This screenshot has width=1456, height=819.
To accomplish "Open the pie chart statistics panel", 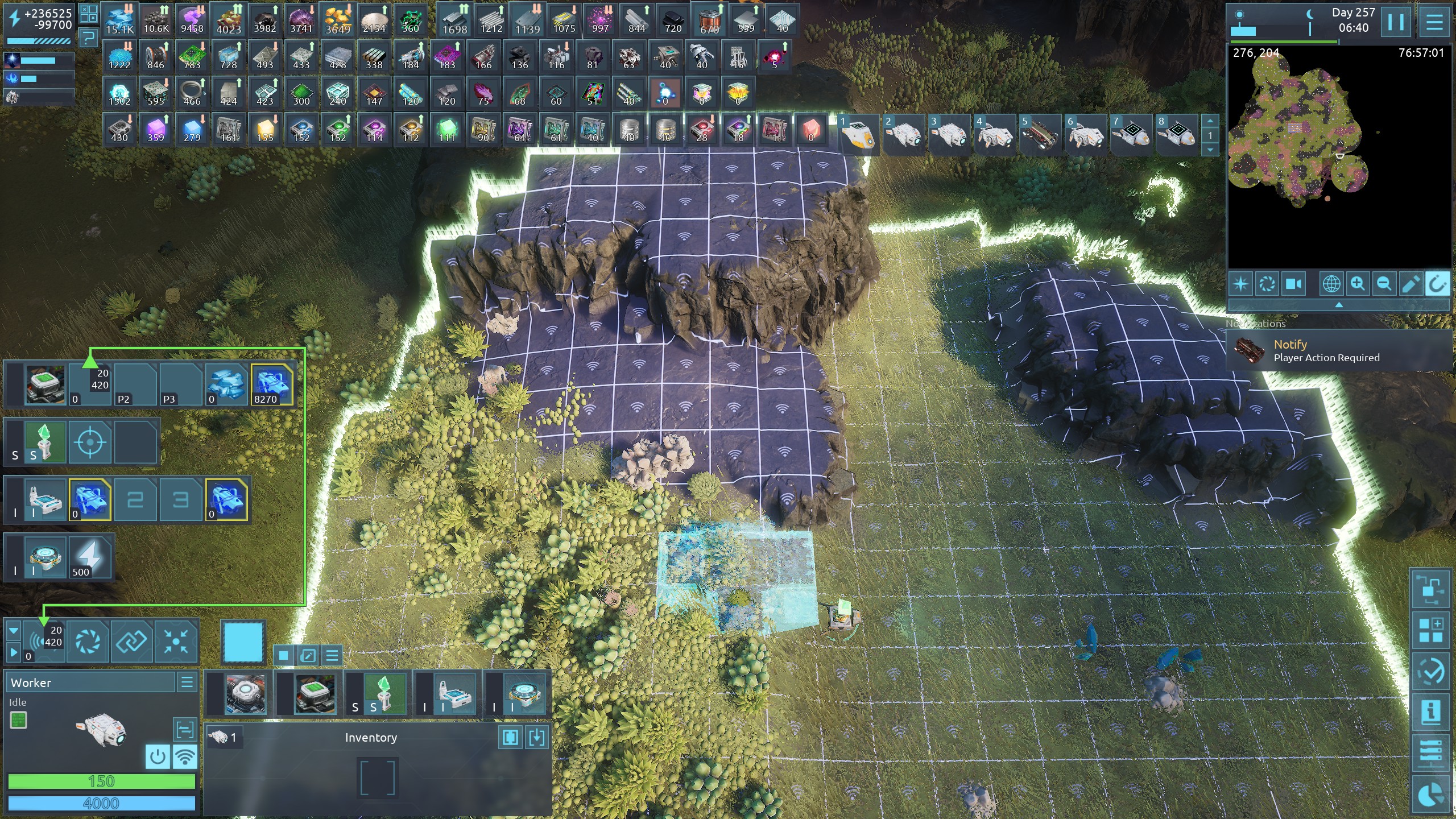I will [1430, 794].
